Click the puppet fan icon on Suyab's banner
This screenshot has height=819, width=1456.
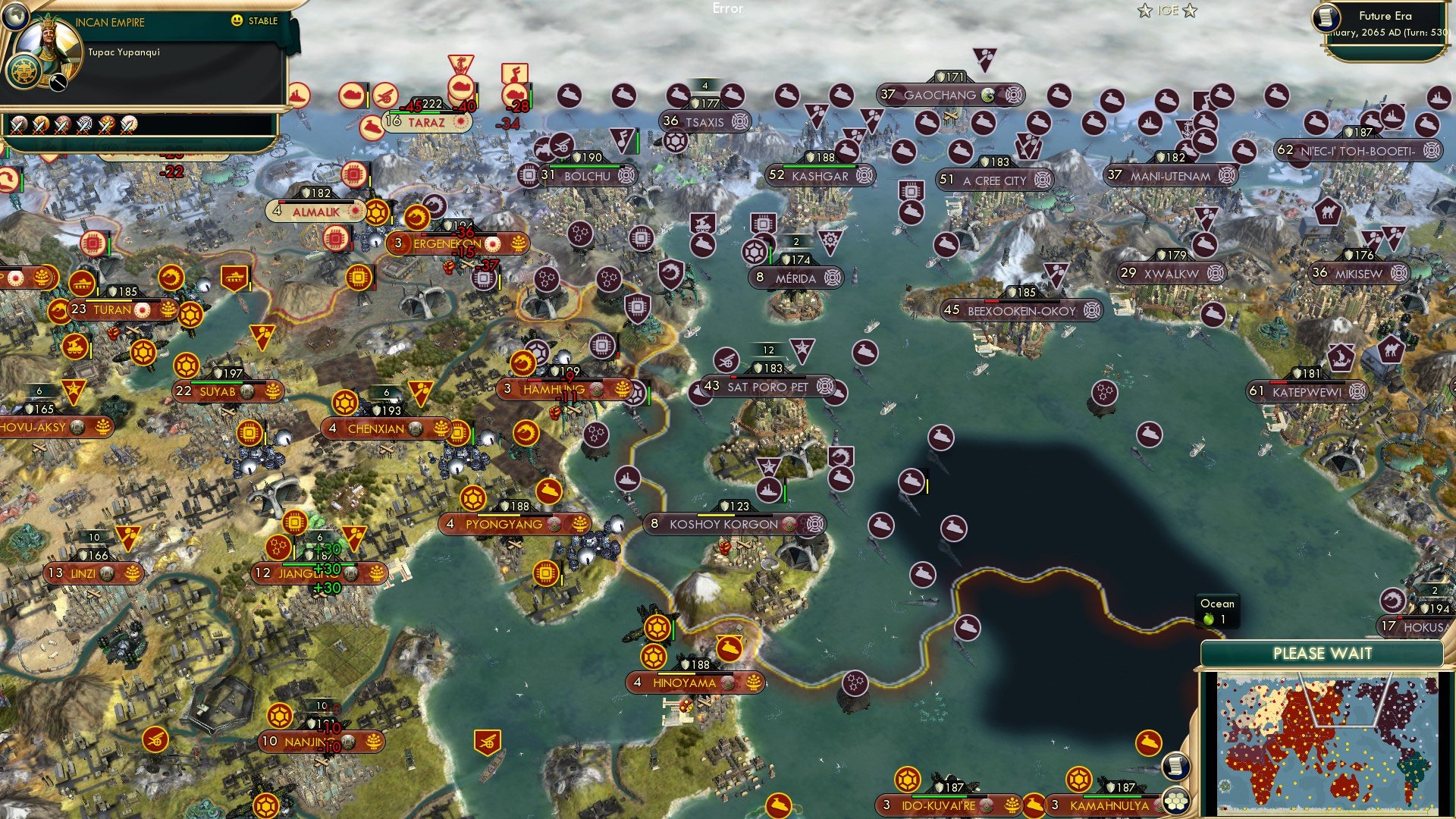(271, 392)
